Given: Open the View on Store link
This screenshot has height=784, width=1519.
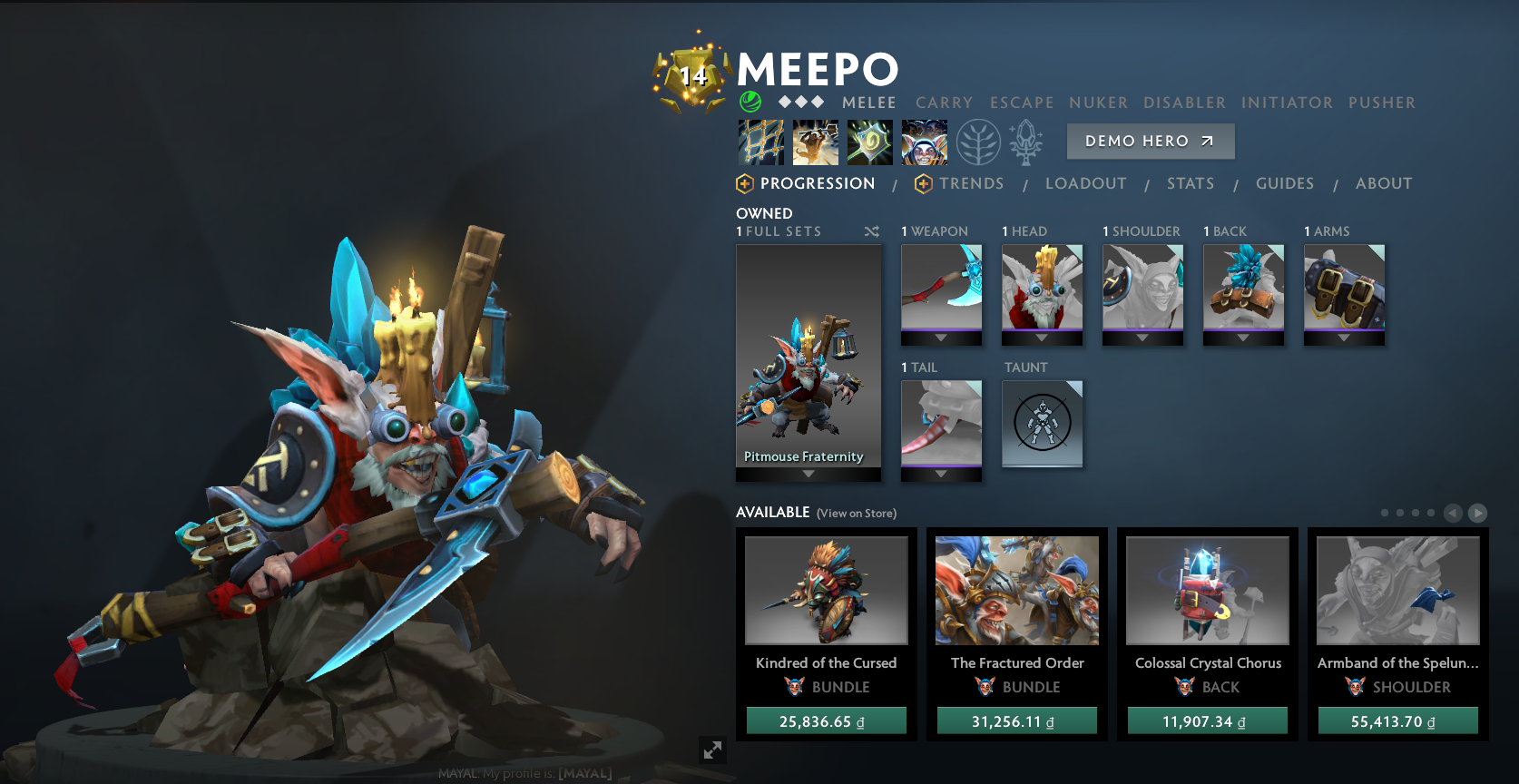Looking at the screenshot, I should coord(856,514).
